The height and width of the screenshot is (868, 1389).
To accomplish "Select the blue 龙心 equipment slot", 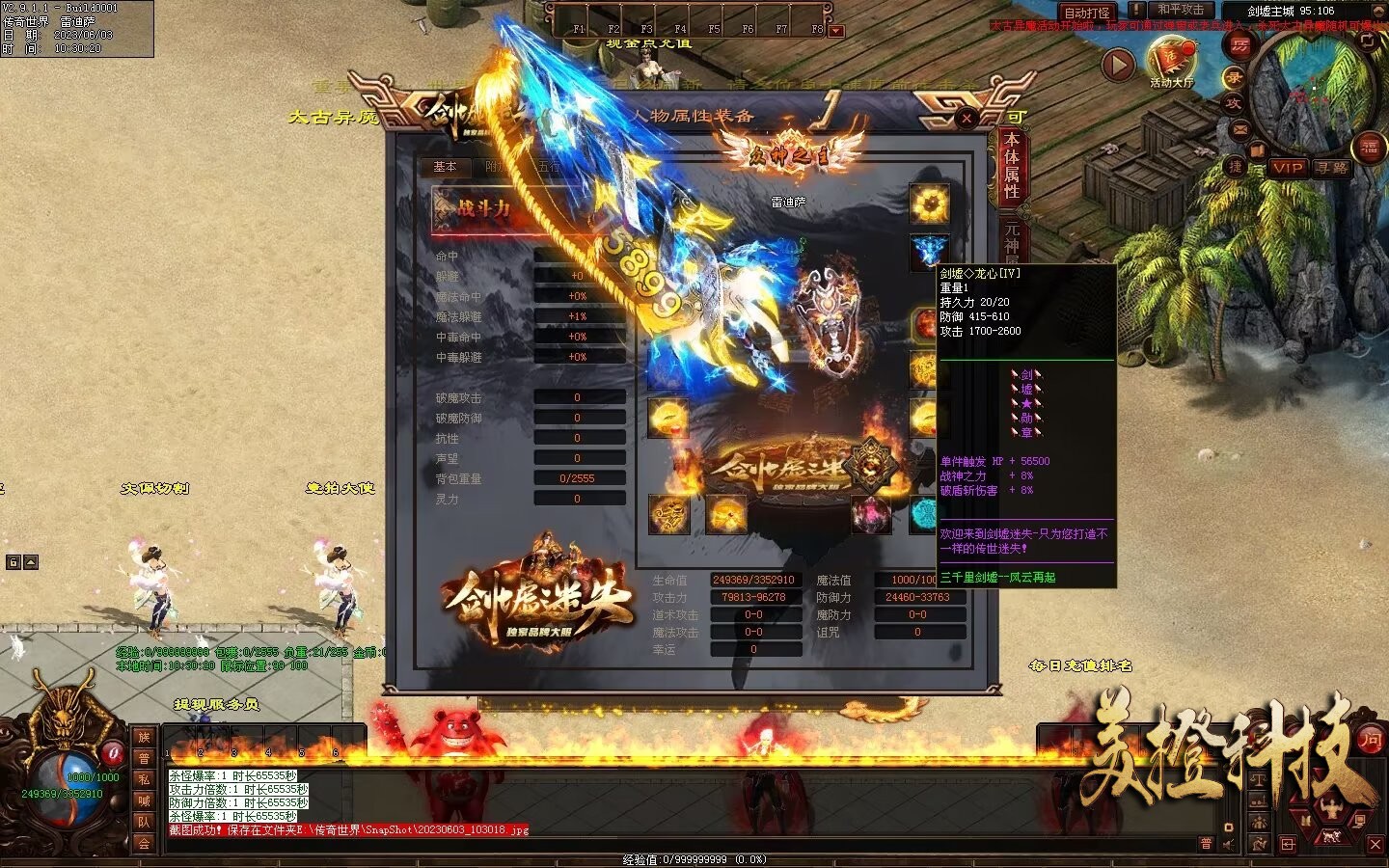I will [929, 250].
